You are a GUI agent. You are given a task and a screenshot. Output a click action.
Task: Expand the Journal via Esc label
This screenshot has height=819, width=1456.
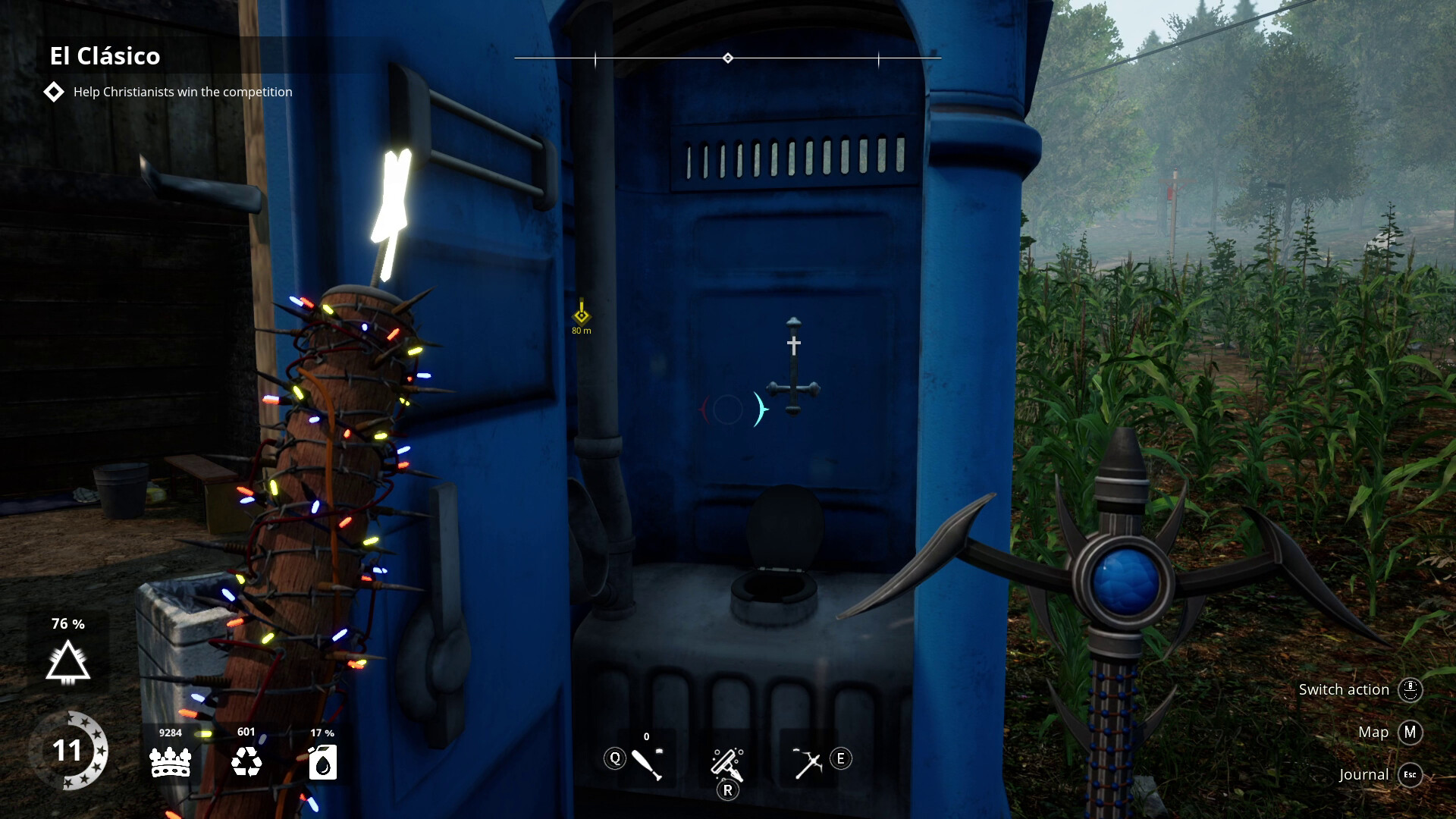coord(1409,775)
